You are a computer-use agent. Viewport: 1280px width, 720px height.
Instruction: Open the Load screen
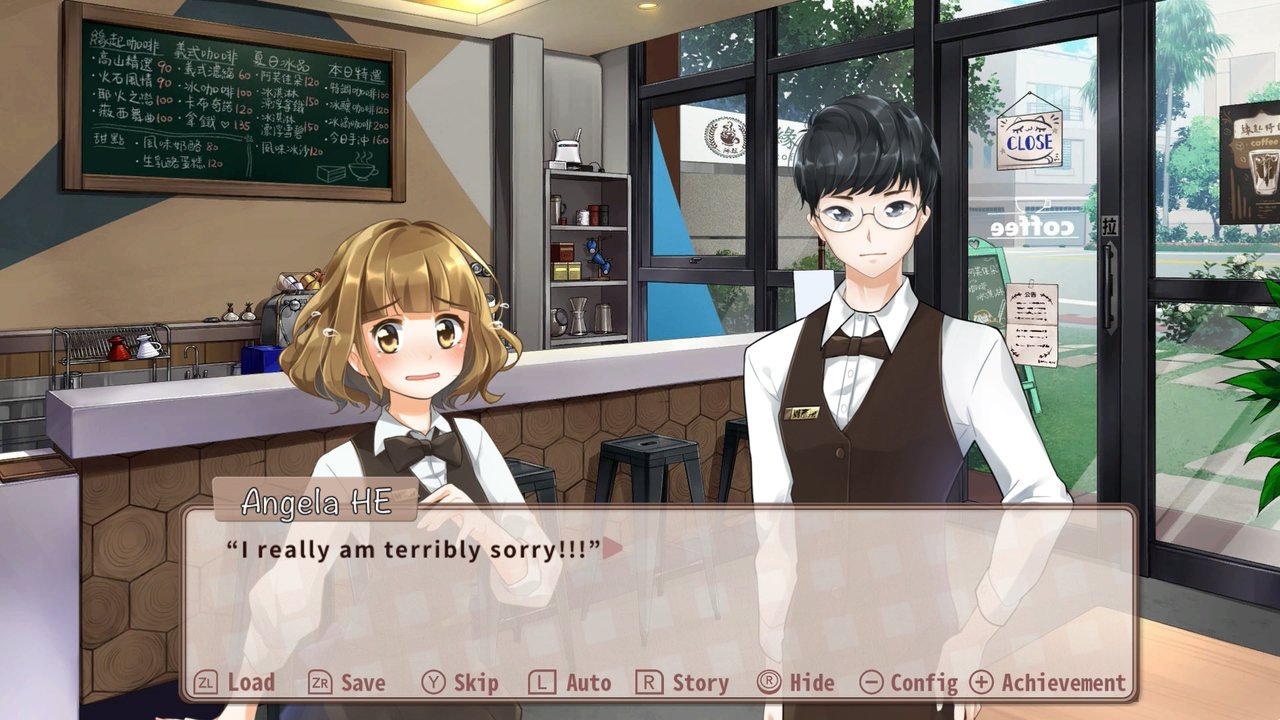coord(249,683)
